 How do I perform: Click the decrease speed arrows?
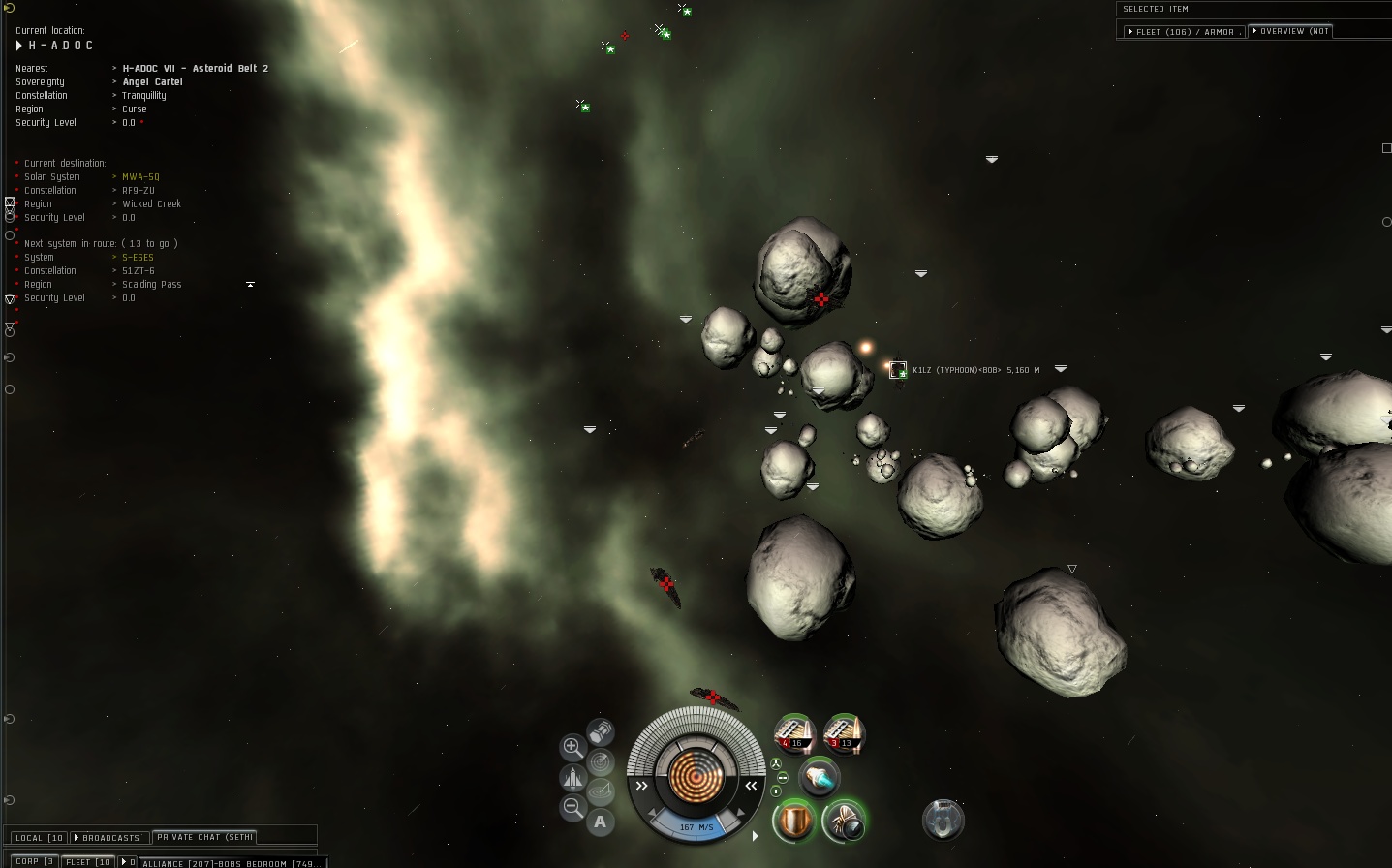click(x=641, y=786)
